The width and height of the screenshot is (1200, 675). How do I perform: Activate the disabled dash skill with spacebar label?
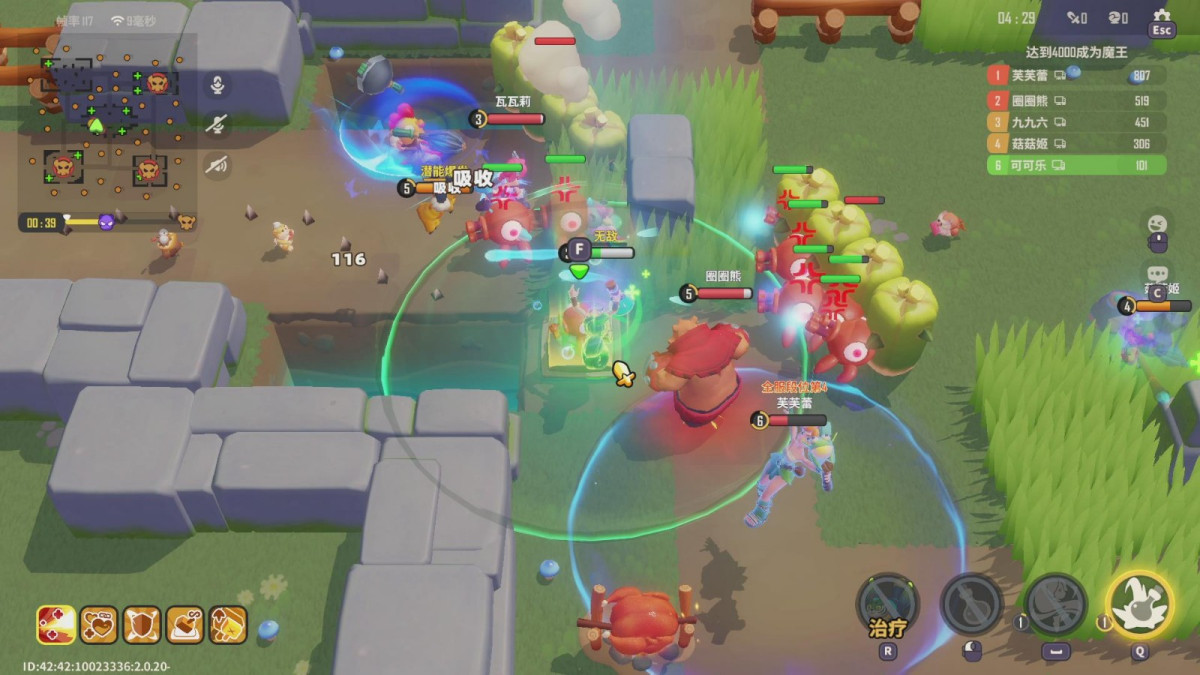[x=1055, y=604]
